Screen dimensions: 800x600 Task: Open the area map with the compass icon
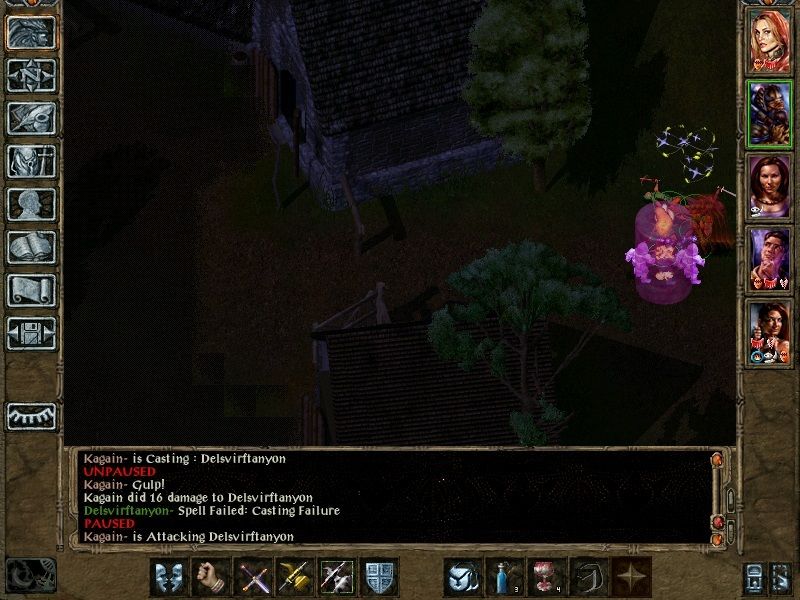point(31,74)
